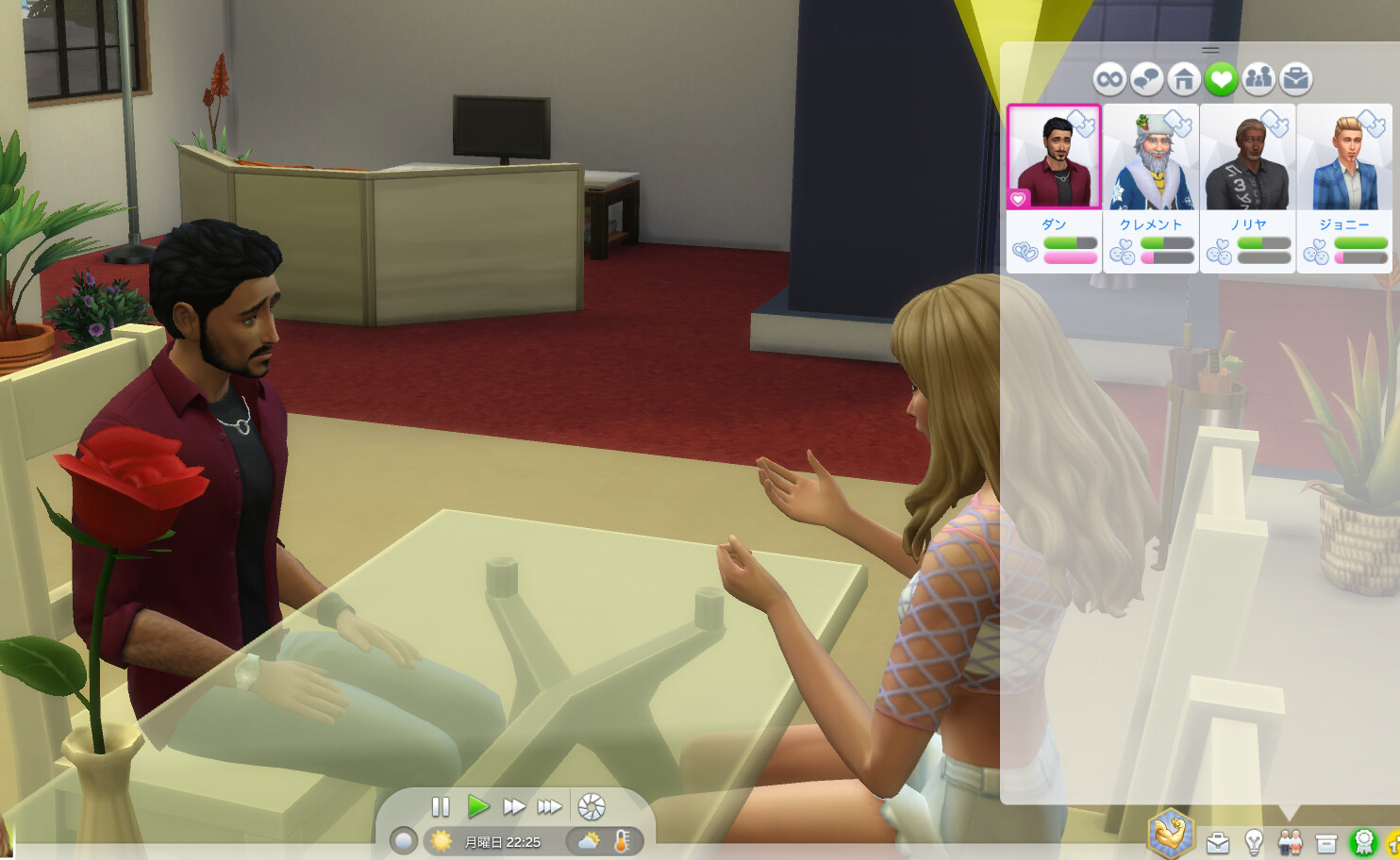Image resolution: width=1400 pixels, height=860 pixels.
Task: Filter relationships by speech bubbles icon
Action: pyautogui.click(x=1146, y=79)
